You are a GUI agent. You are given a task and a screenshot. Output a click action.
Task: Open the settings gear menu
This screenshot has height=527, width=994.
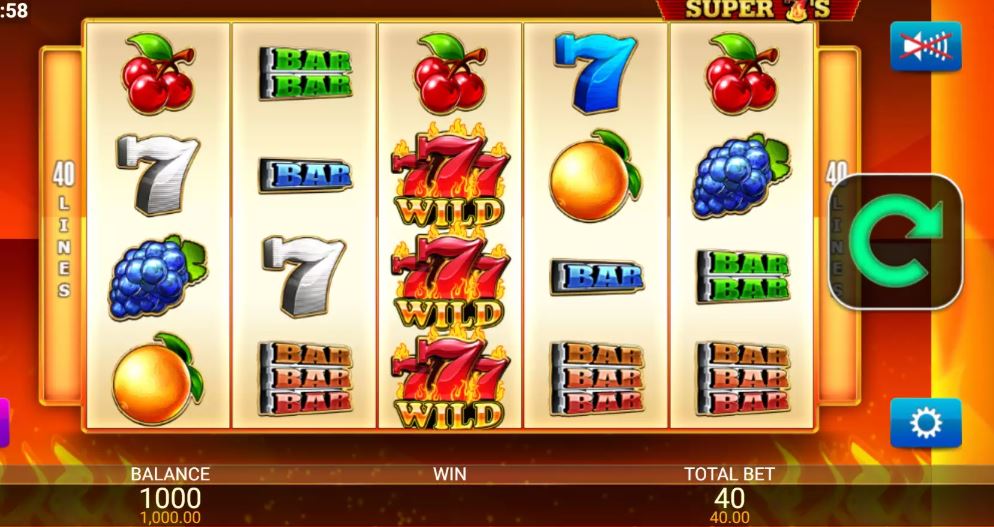925,424
